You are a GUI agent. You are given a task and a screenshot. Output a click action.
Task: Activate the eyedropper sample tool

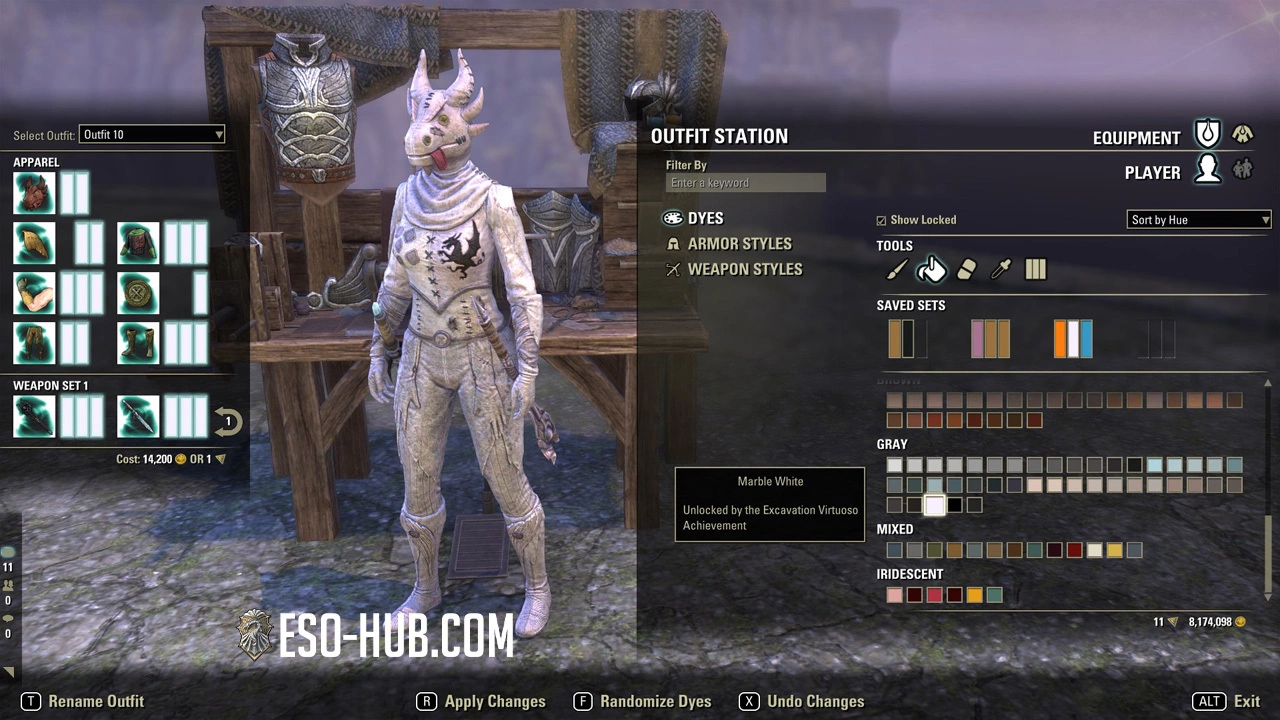pos(1000,269)
